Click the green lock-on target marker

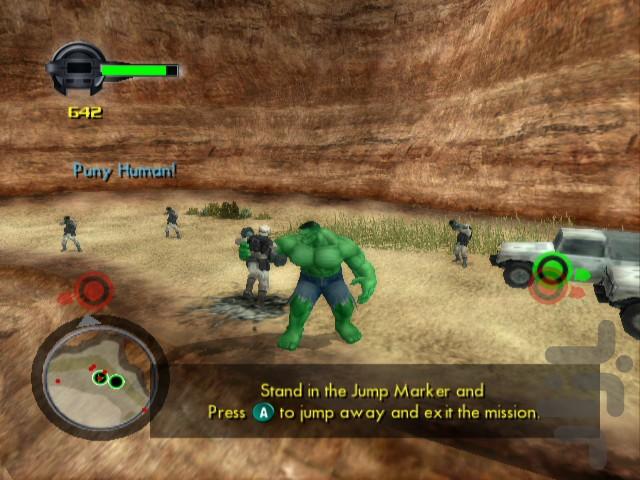(550, 268)
